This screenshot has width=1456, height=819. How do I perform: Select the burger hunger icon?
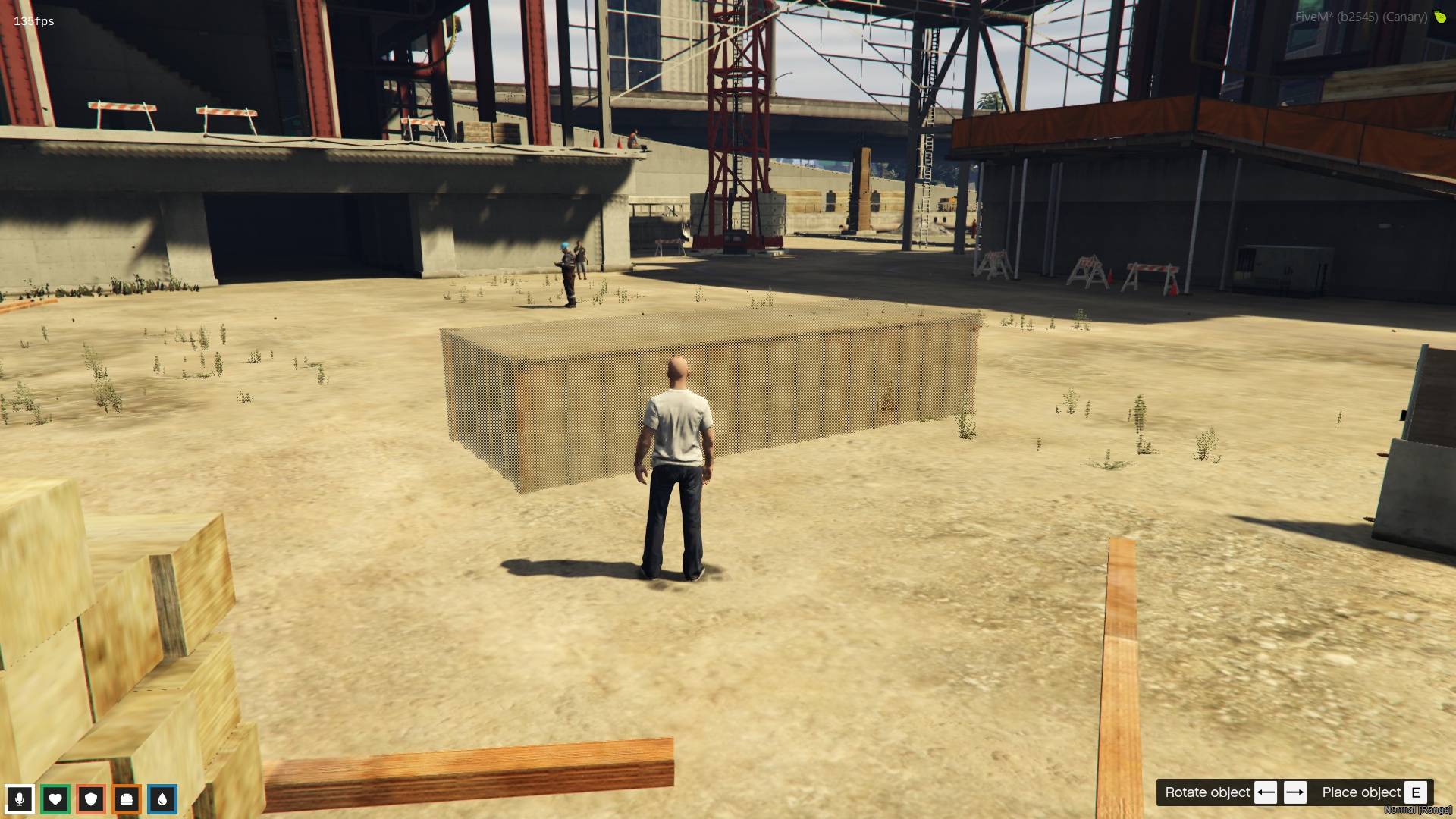coord(127,799)
